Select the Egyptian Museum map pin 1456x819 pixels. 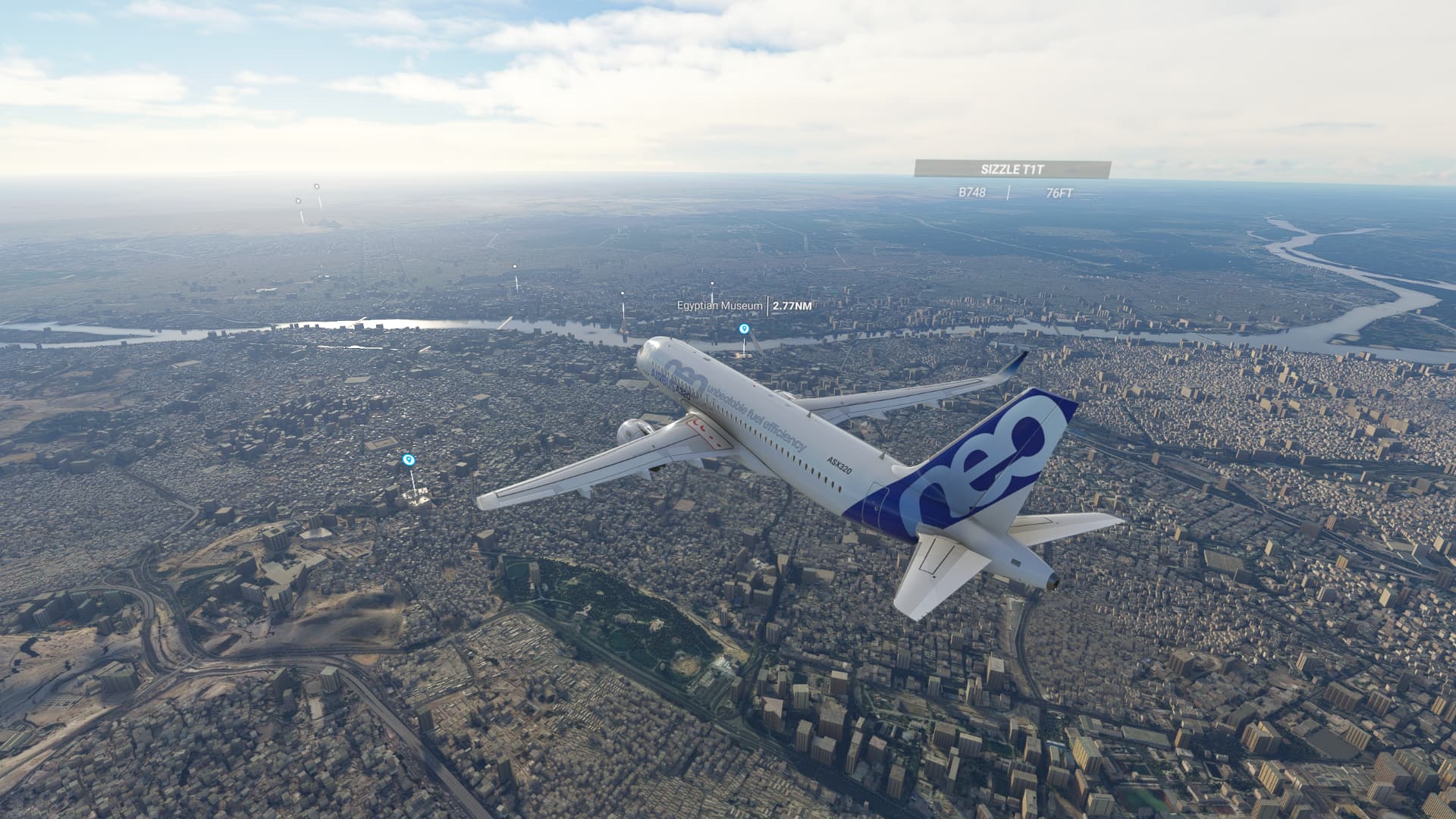tap(744, 328)
